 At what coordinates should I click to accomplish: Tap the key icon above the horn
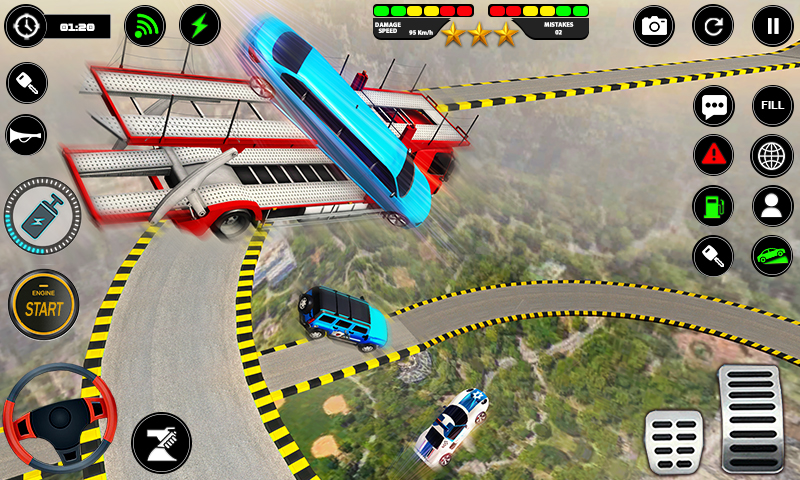coord(27,83)
